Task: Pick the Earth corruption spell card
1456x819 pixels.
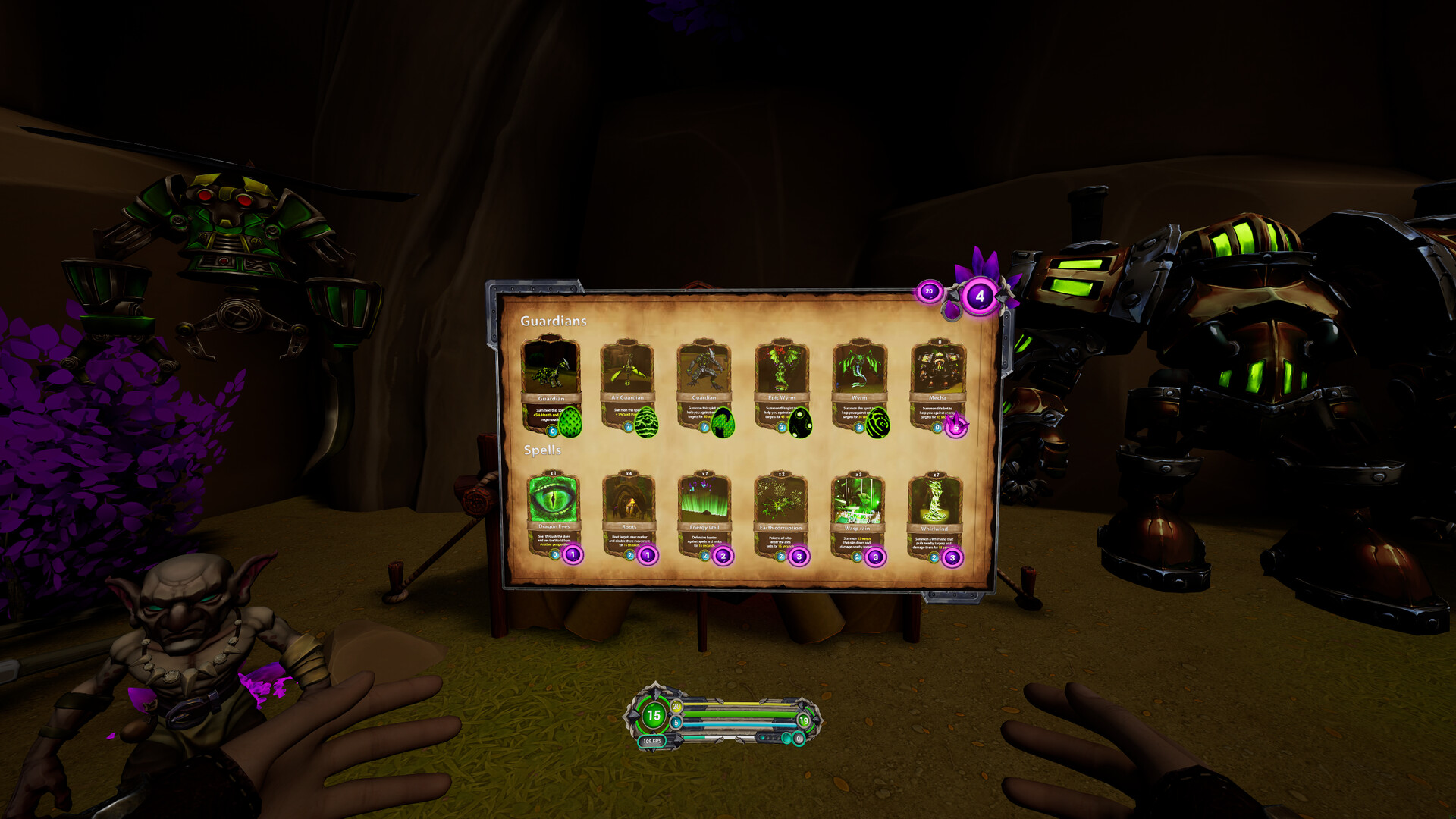Action: (x=780, y=500)
